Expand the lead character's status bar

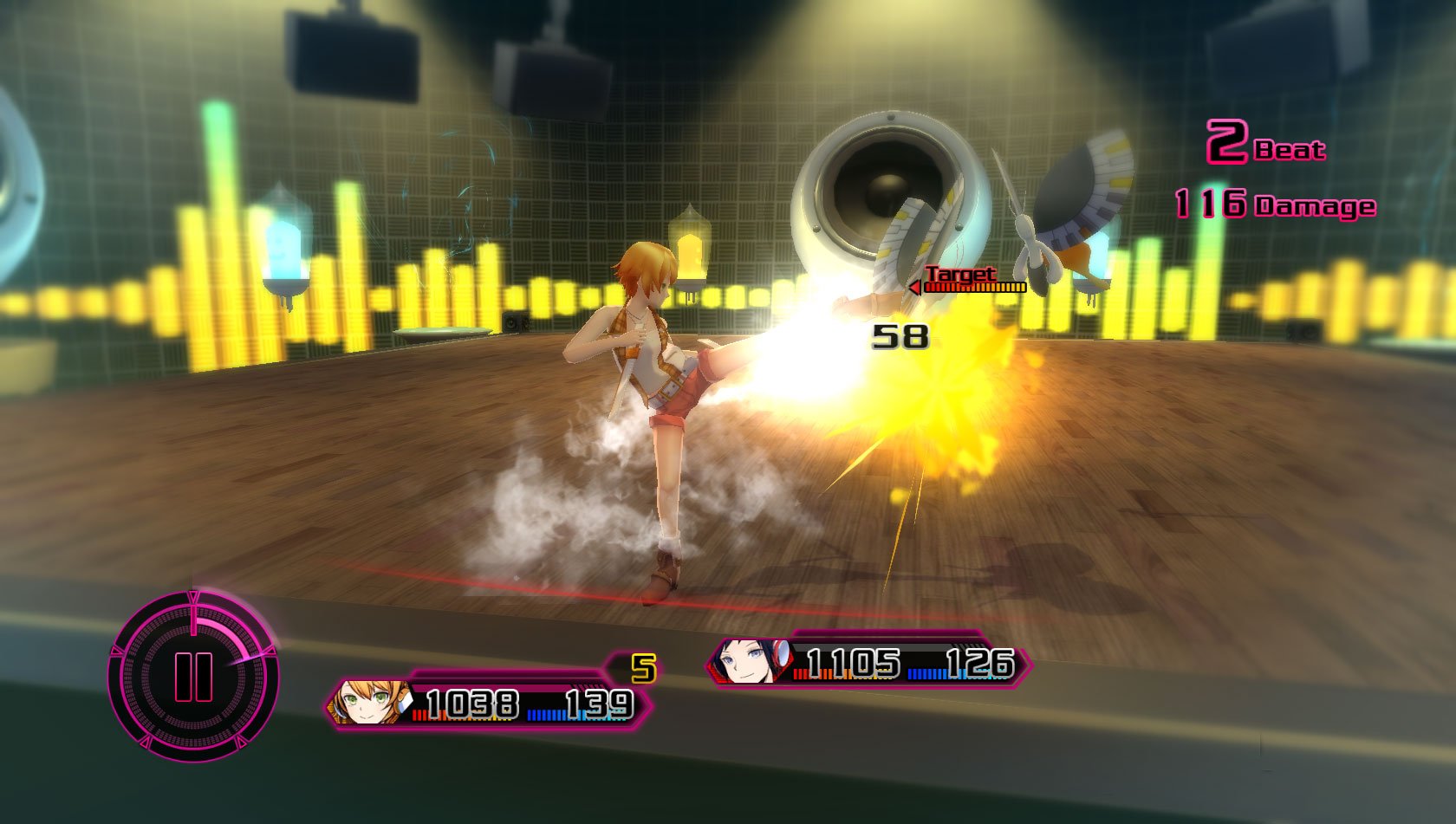click(485, 704)
